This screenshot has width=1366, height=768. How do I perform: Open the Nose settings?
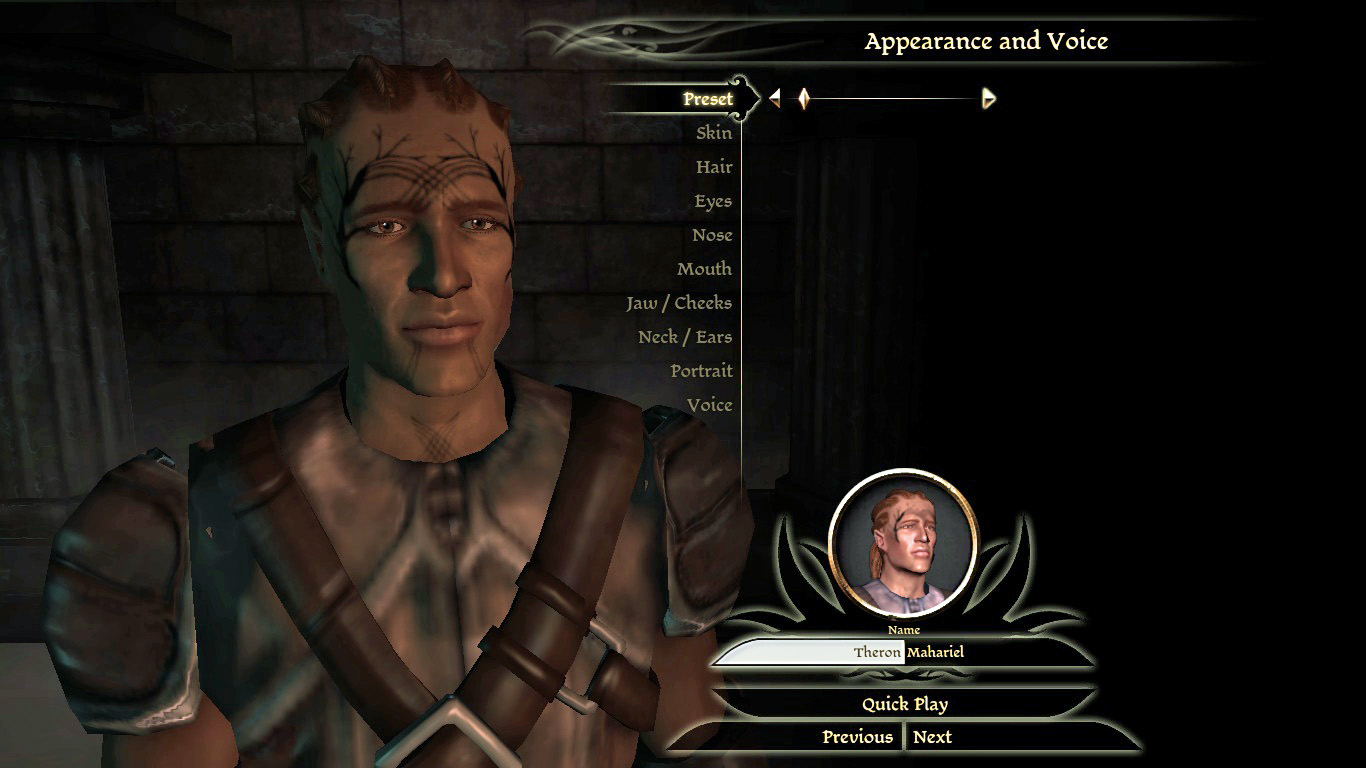pos(712,235)
